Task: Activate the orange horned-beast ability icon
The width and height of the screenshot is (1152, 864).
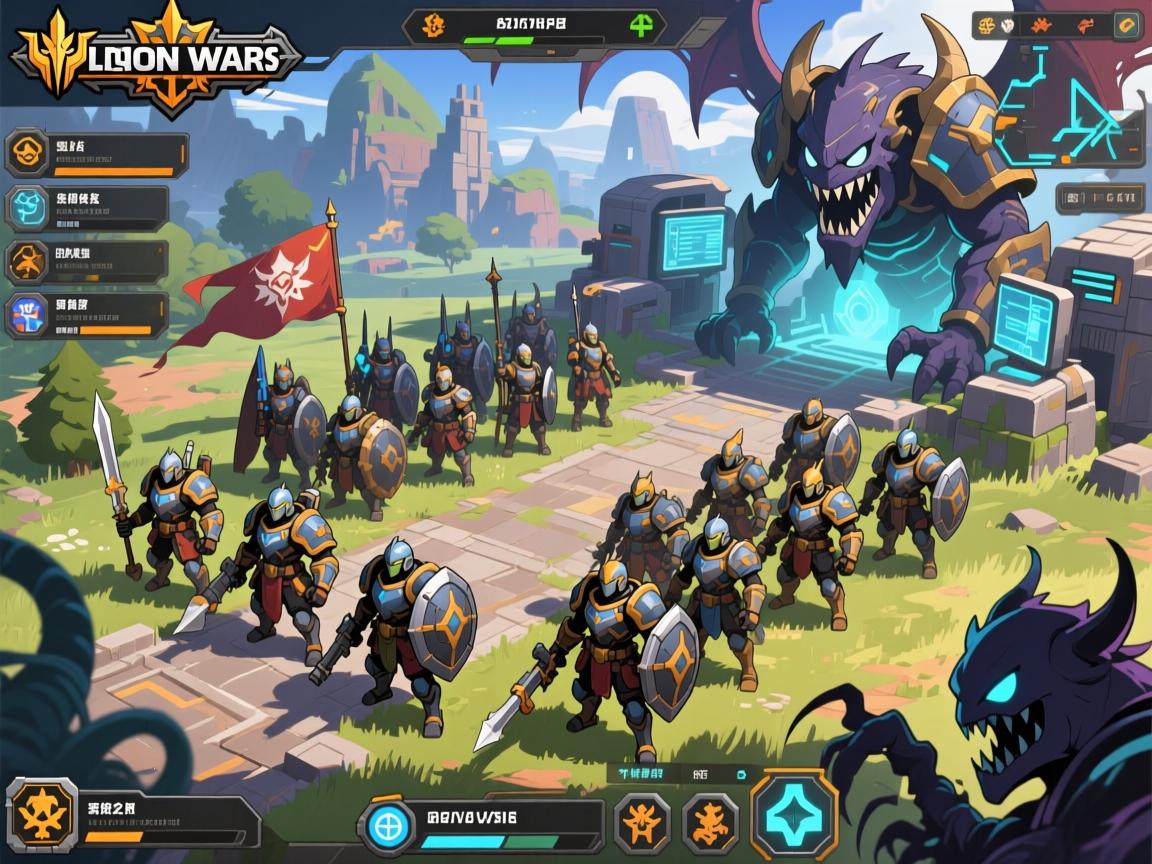Action: tap(641, 823)
